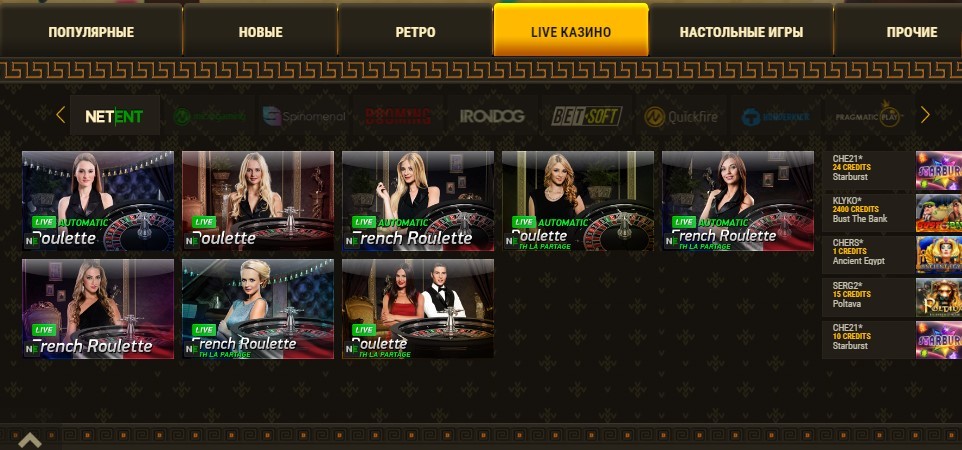The height and width of the screenshot is (450, 962).
Task: Show the Настольные игры tab
Action: (741, 32)
